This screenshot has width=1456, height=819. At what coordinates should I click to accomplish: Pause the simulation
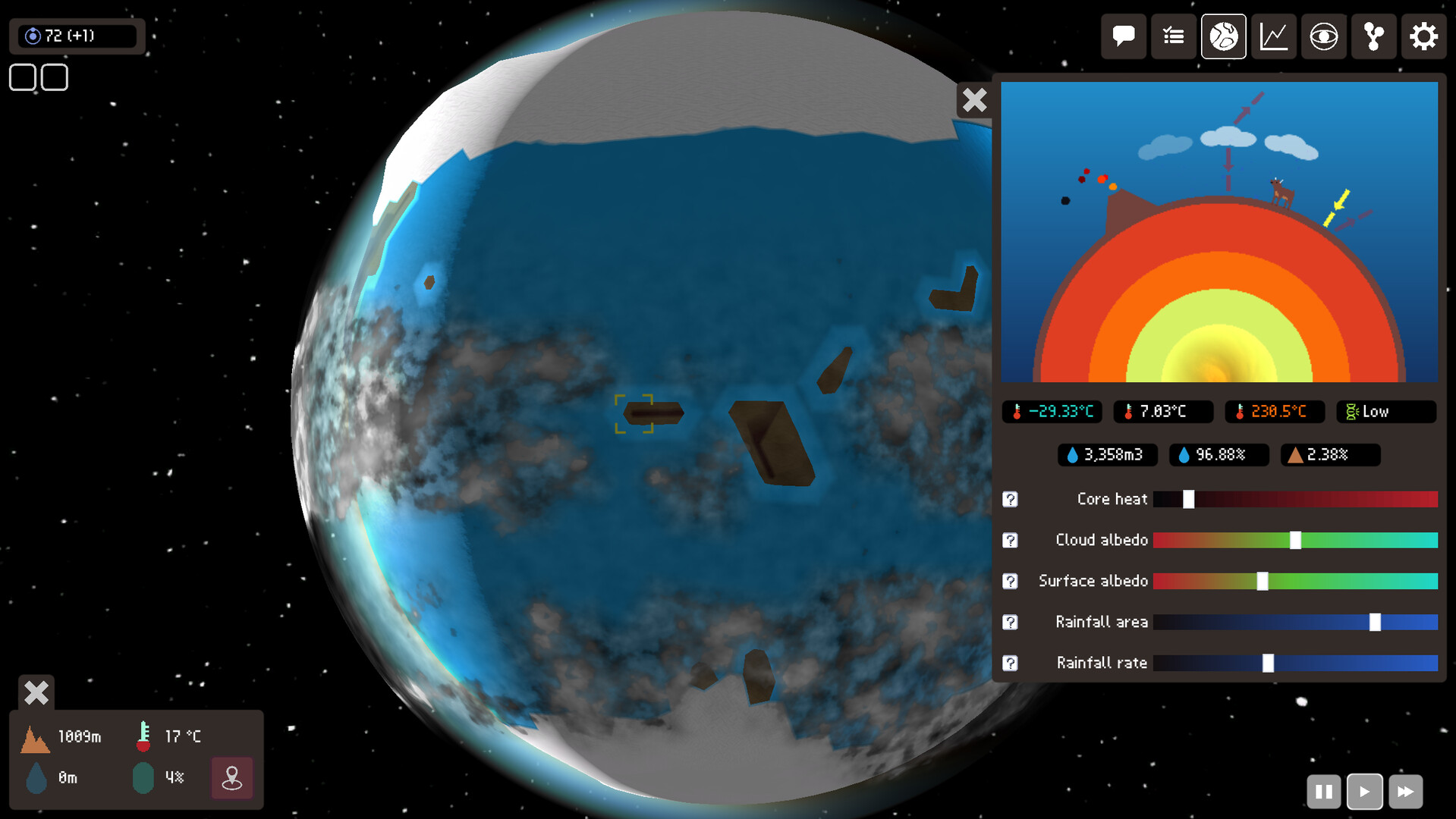pyautogui.click(x=1323, y=791)
